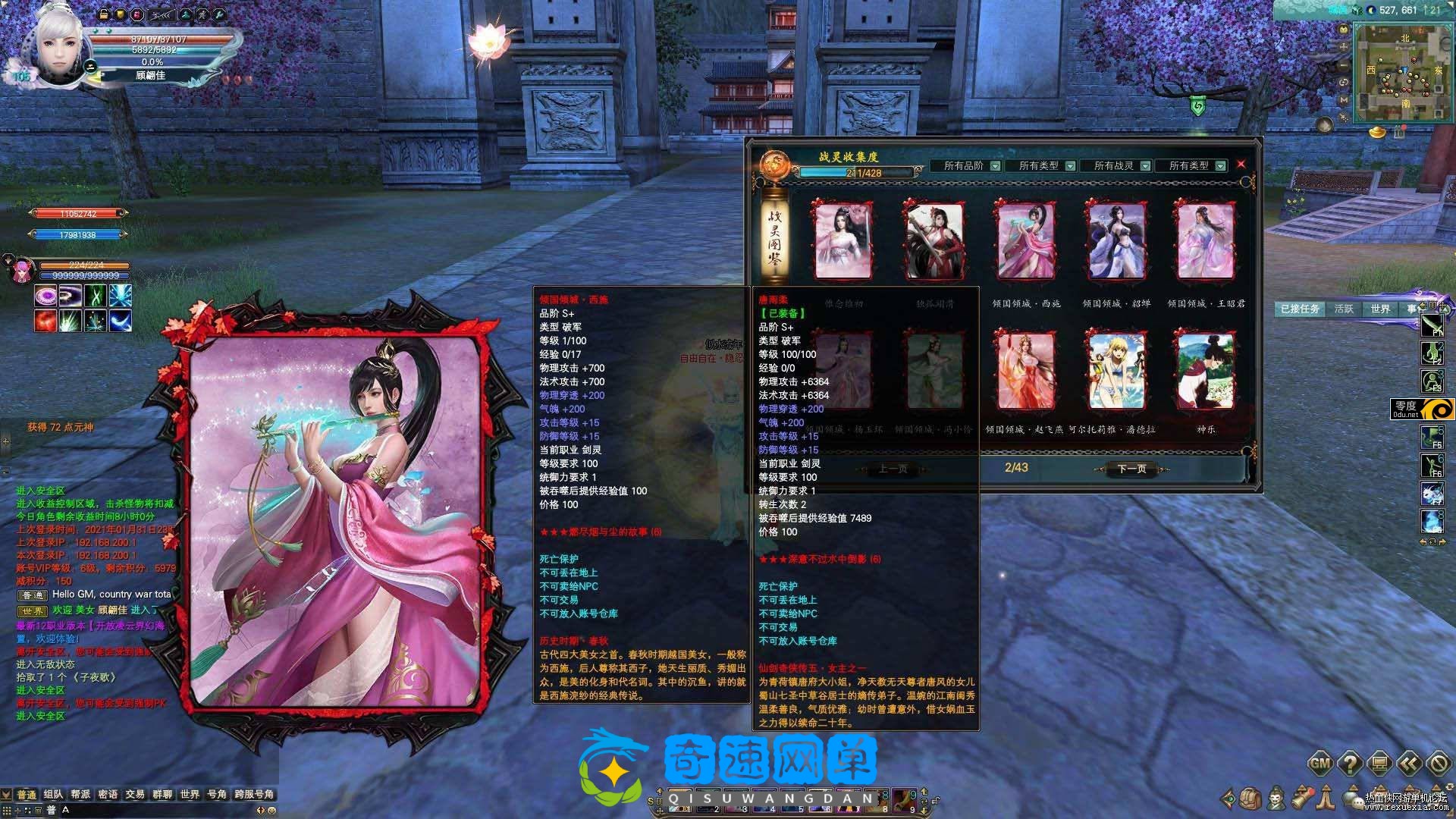Image resolution: width=1456 pixels, height=819 pixels.
Task: Open the GM tools button
Action: tap(1320, 763)
